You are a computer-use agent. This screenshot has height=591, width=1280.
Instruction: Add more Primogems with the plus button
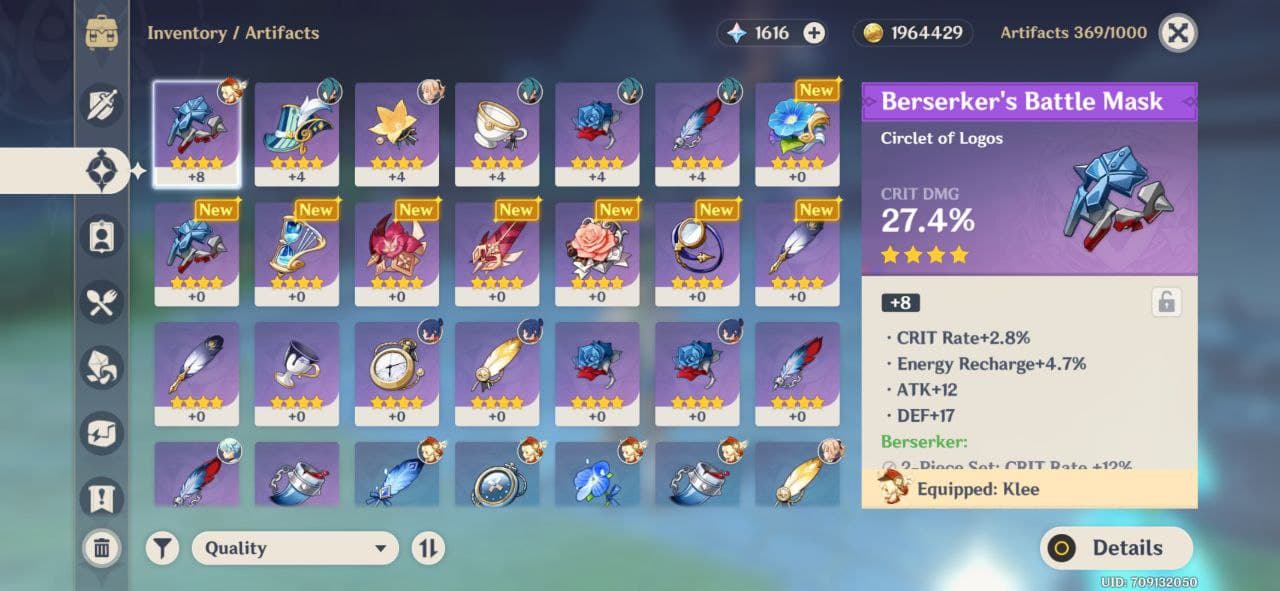[815, 33]
